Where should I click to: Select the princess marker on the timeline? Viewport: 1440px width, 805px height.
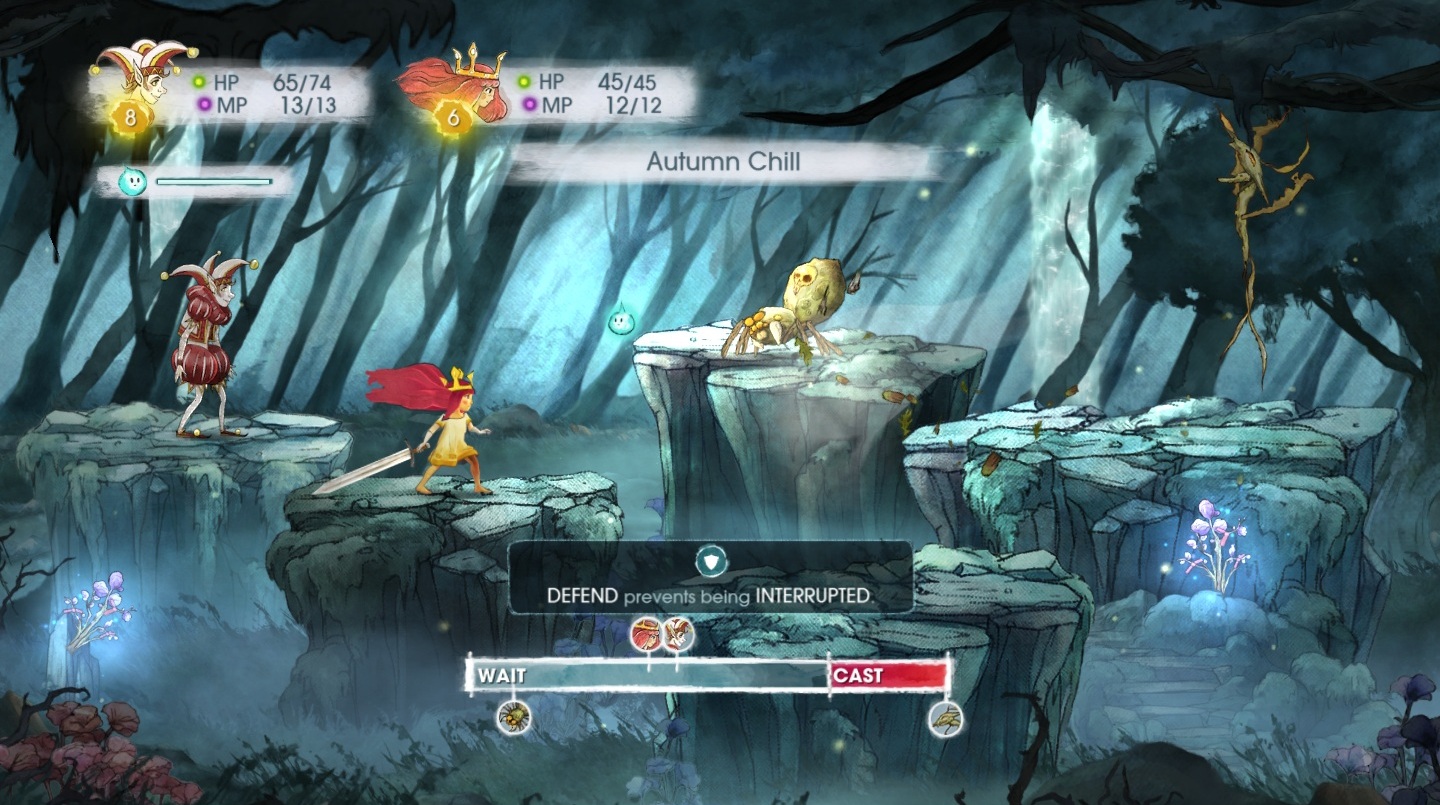pyautogui.click(x=646, y=633)
